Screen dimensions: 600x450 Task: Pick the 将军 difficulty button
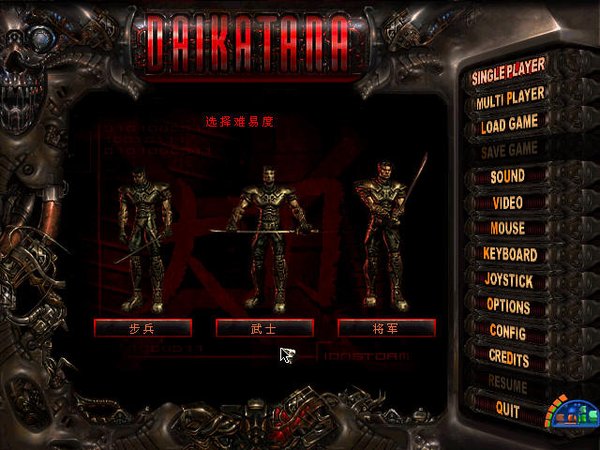click(x=387, y=327)
